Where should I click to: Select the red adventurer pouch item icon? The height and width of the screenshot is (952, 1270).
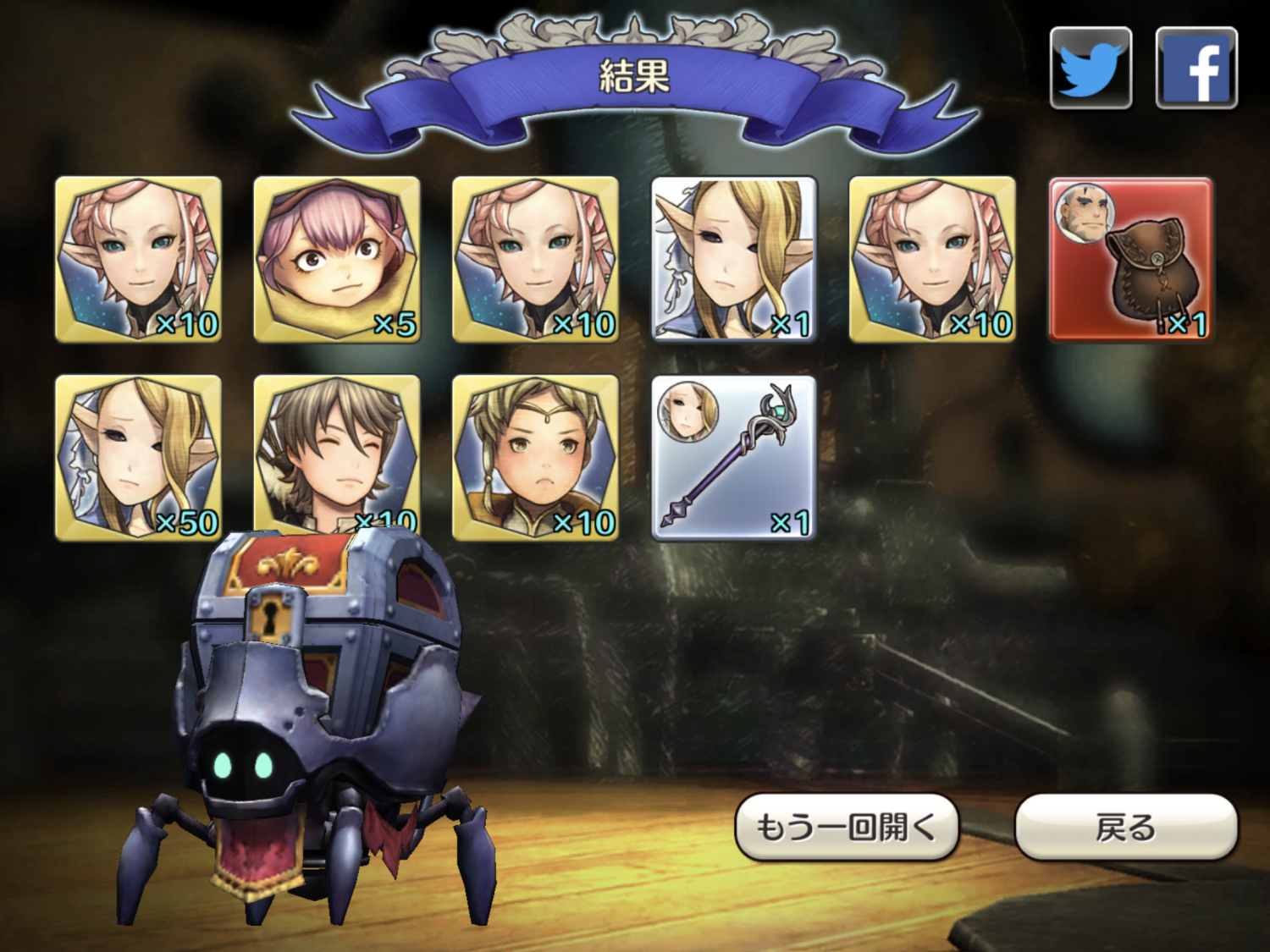tap(1130, 258)
